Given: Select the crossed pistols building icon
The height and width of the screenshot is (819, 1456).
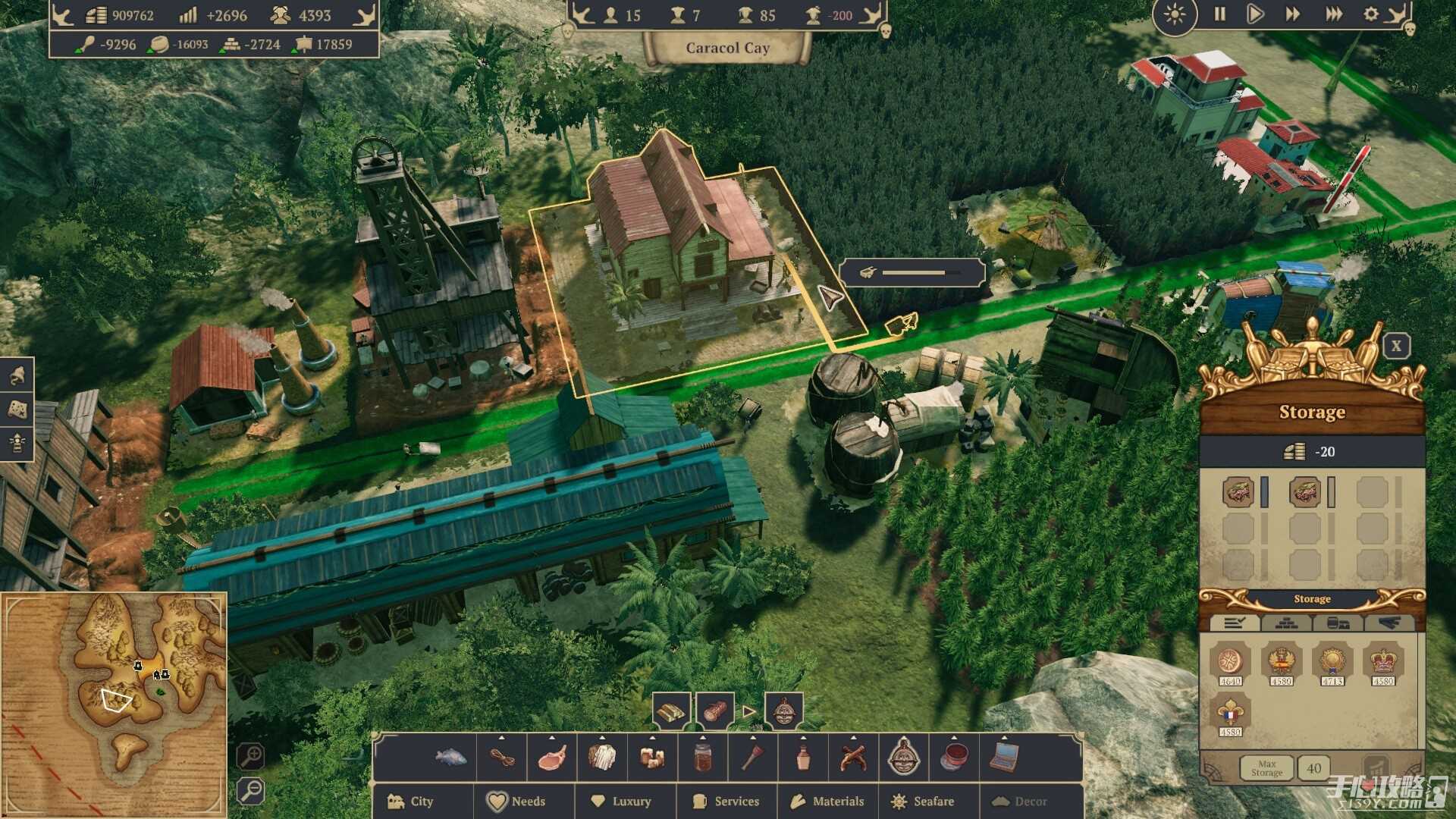Looking at the screenshot, I should [x=853, y=757].
